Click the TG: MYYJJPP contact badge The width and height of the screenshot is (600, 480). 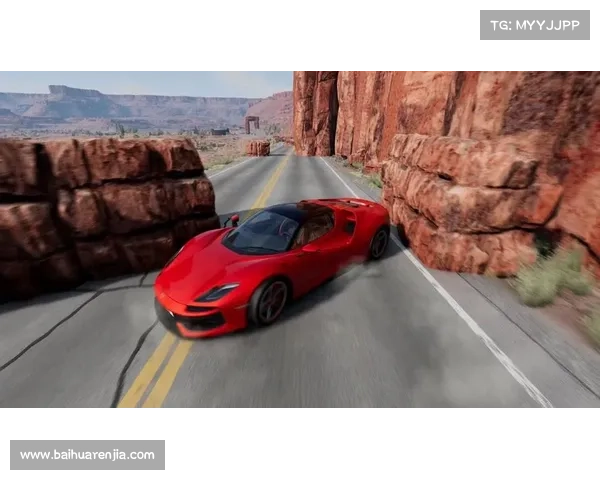tap(535, 24)
